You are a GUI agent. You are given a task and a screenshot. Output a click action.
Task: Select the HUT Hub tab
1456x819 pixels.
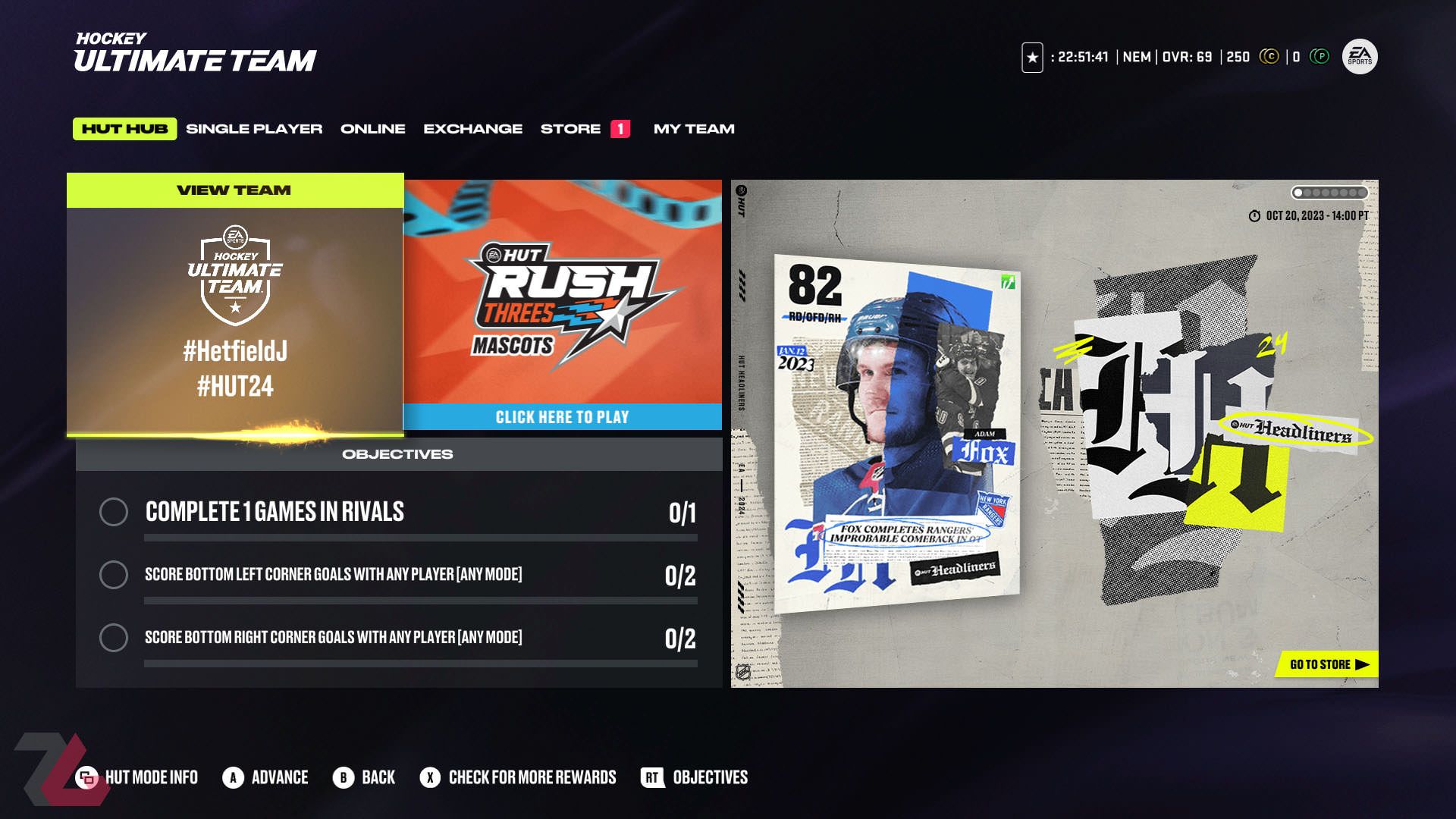124,129
